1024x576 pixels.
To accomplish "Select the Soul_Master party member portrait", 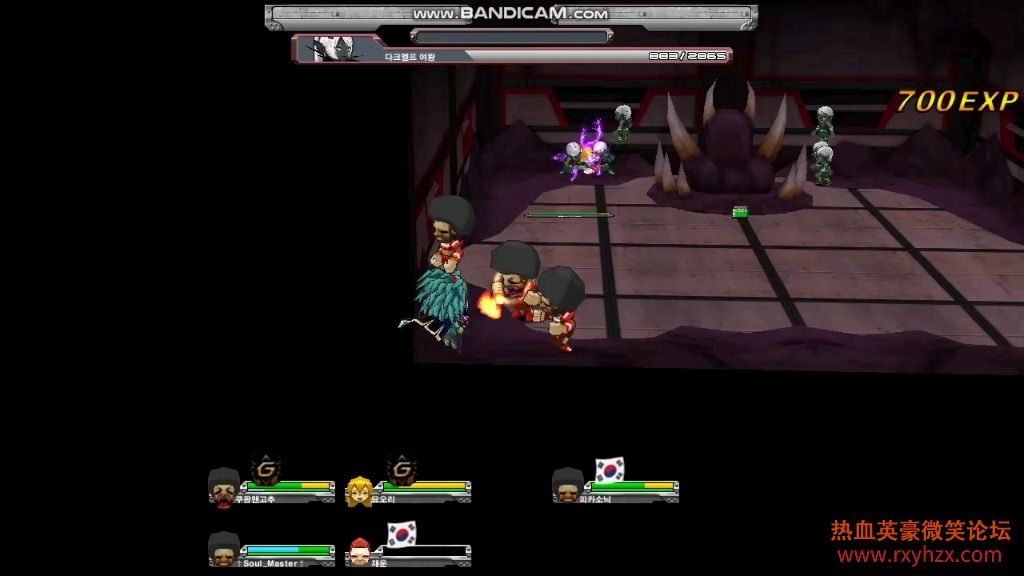I will click(223, 548).
